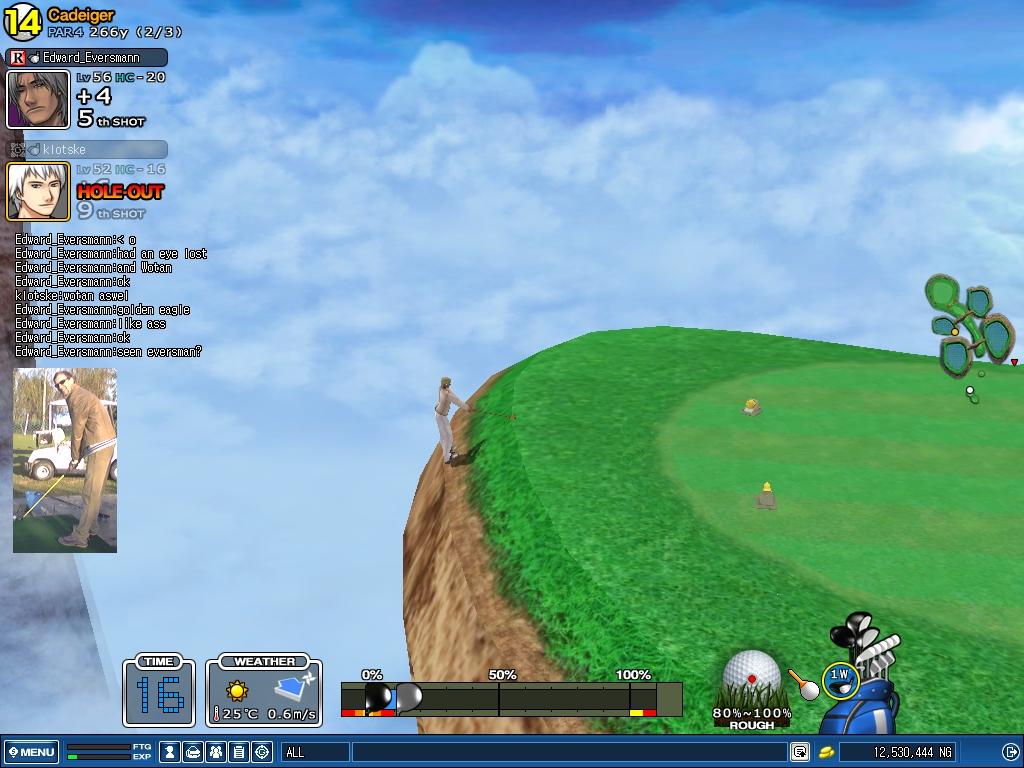1024x768 pixels.
Task: Click the golfer photo thumbnail
Action: (x=65, y=460)
